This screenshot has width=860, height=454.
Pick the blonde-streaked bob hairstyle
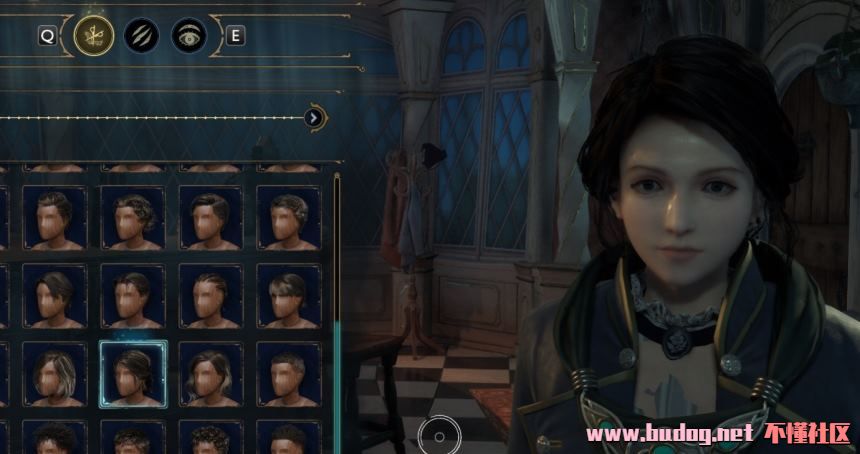point(54,372)
